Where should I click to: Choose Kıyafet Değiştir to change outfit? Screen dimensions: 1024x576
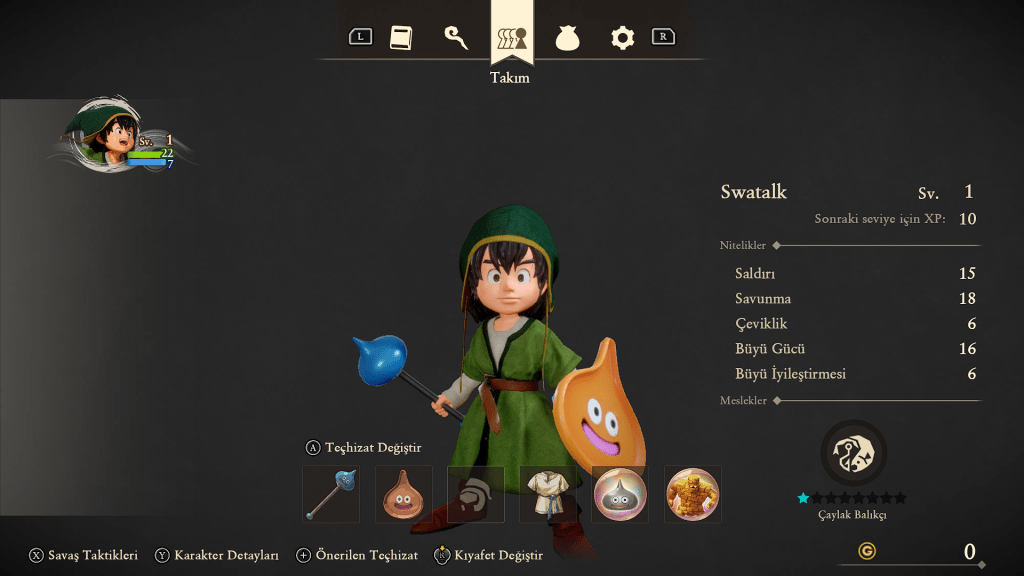pyautogui.click(x=489, y=555)
